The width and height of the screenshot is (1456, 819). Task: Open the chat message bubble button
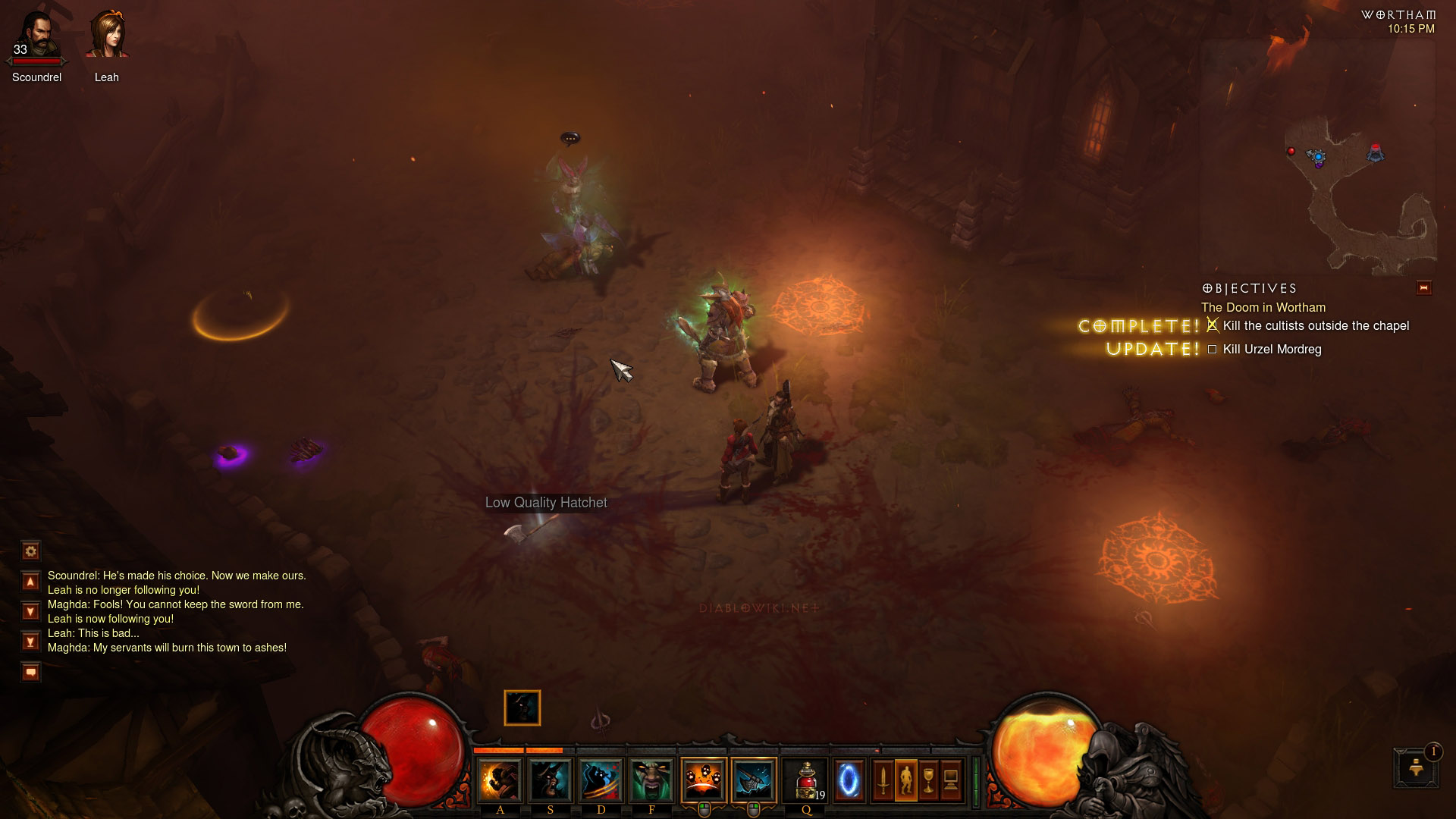pyautogui.click(x=30, y=672)
